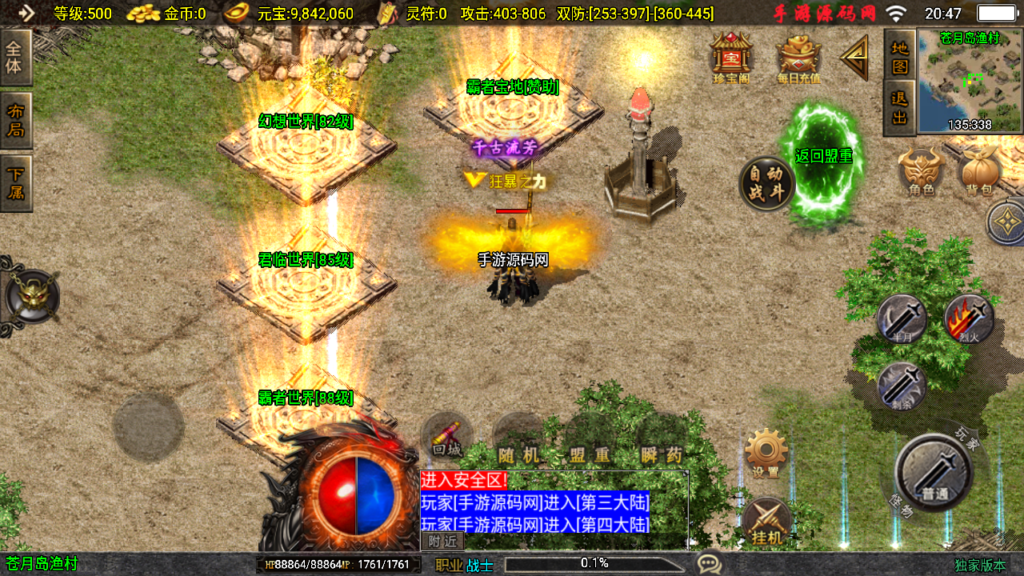Use the 随机 random teleport slot
The image size is (1024, 576).
[x=518, y=440]
